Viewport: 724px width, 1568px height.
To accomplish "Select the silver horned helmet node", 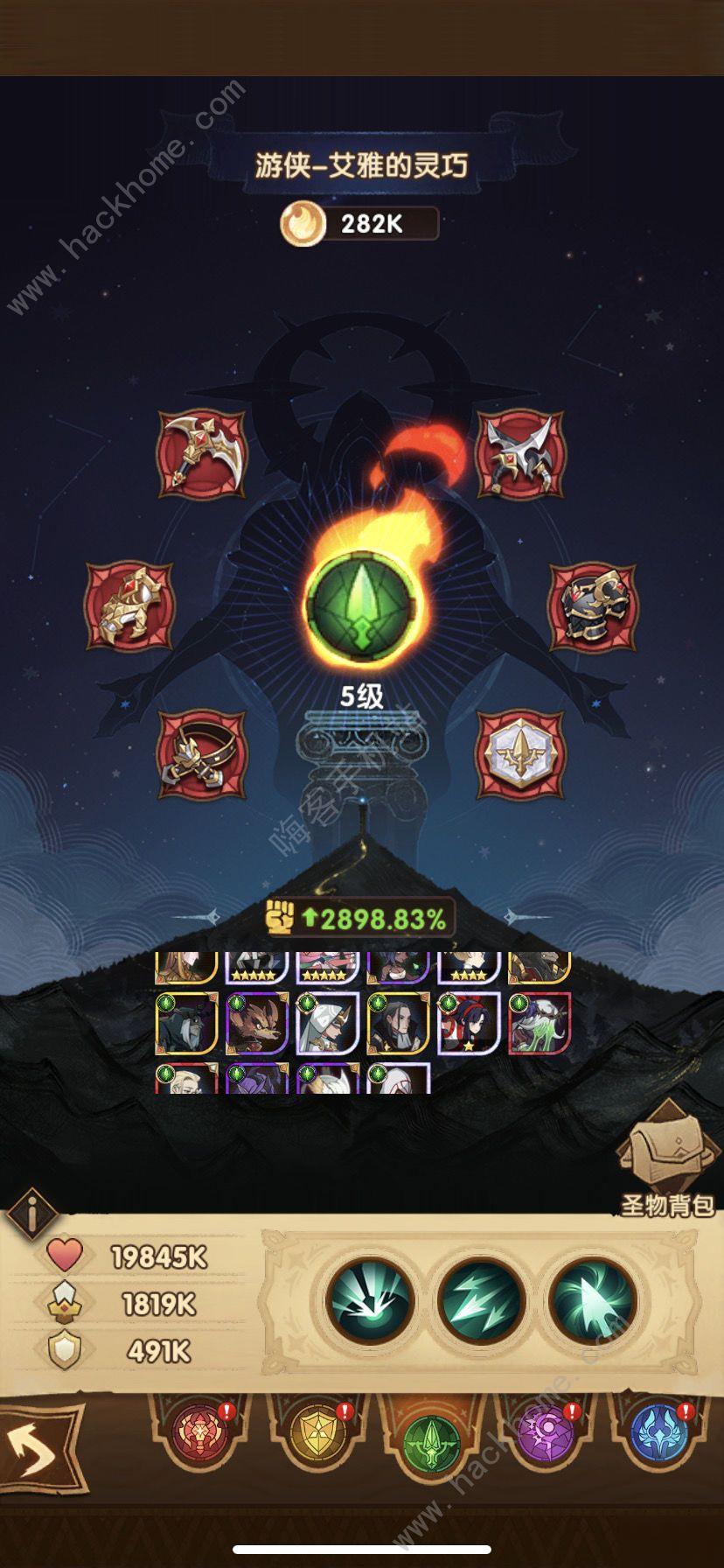I will [520, 455].
